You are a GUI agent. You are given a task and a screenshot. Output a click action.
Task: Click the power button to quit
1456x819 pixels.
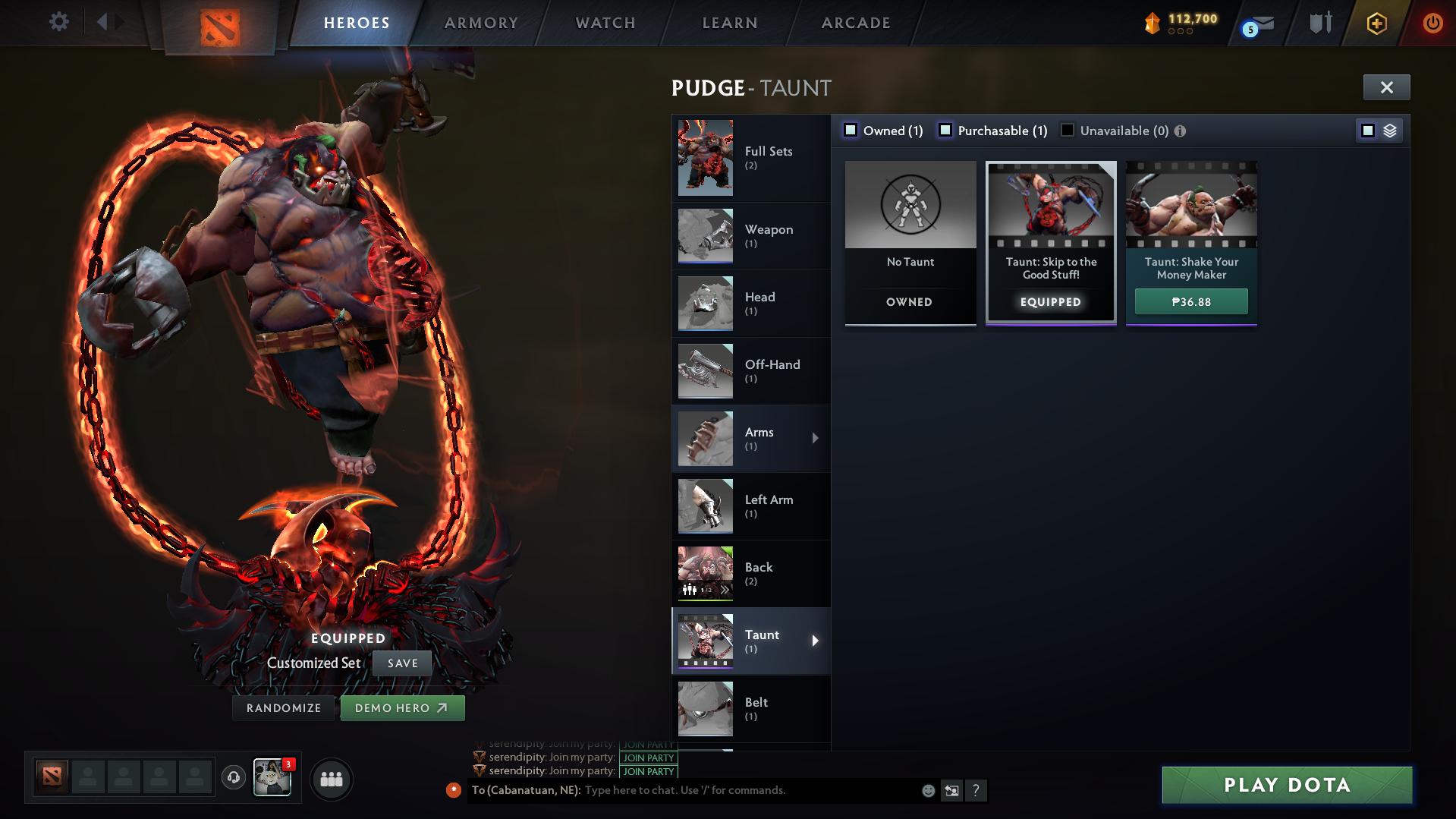point(1432,23)
